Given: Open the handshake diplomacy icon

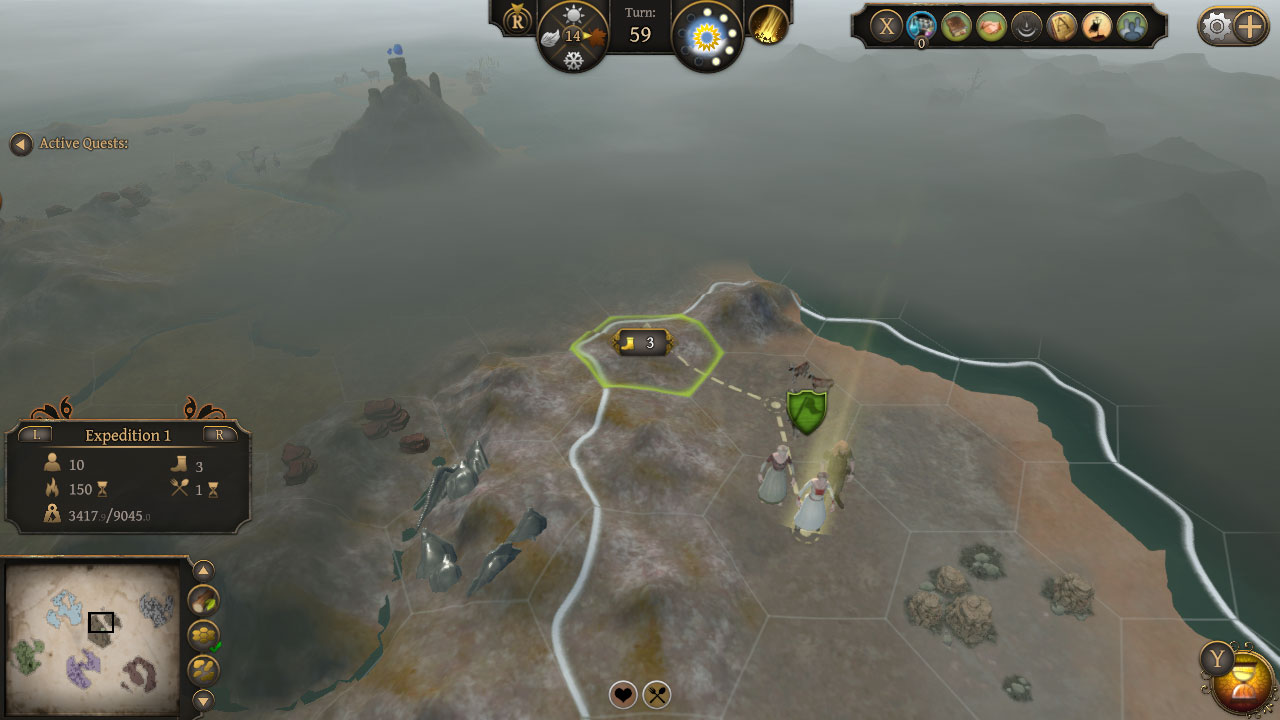Looking at the screenshot, I should [992, 26].
